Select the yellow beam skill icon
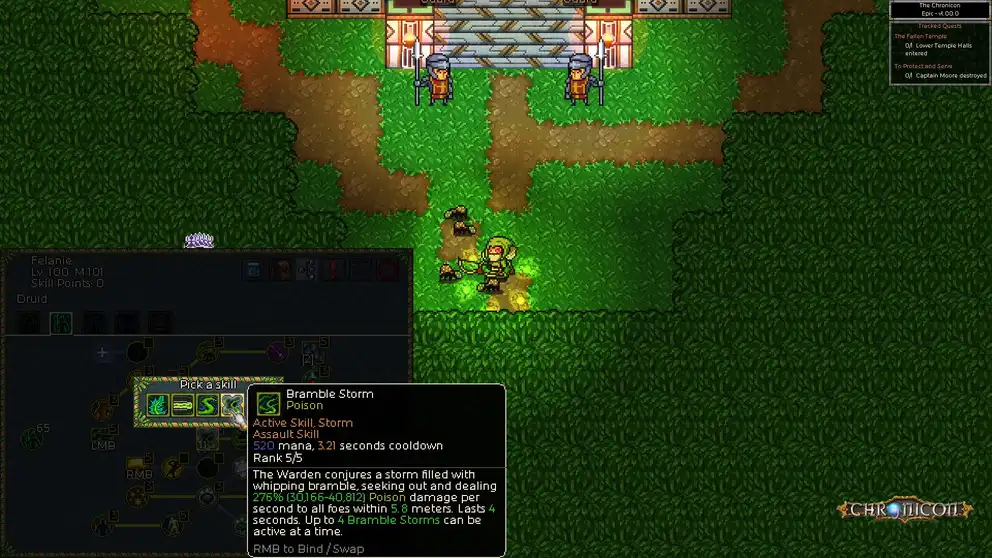 183,405
